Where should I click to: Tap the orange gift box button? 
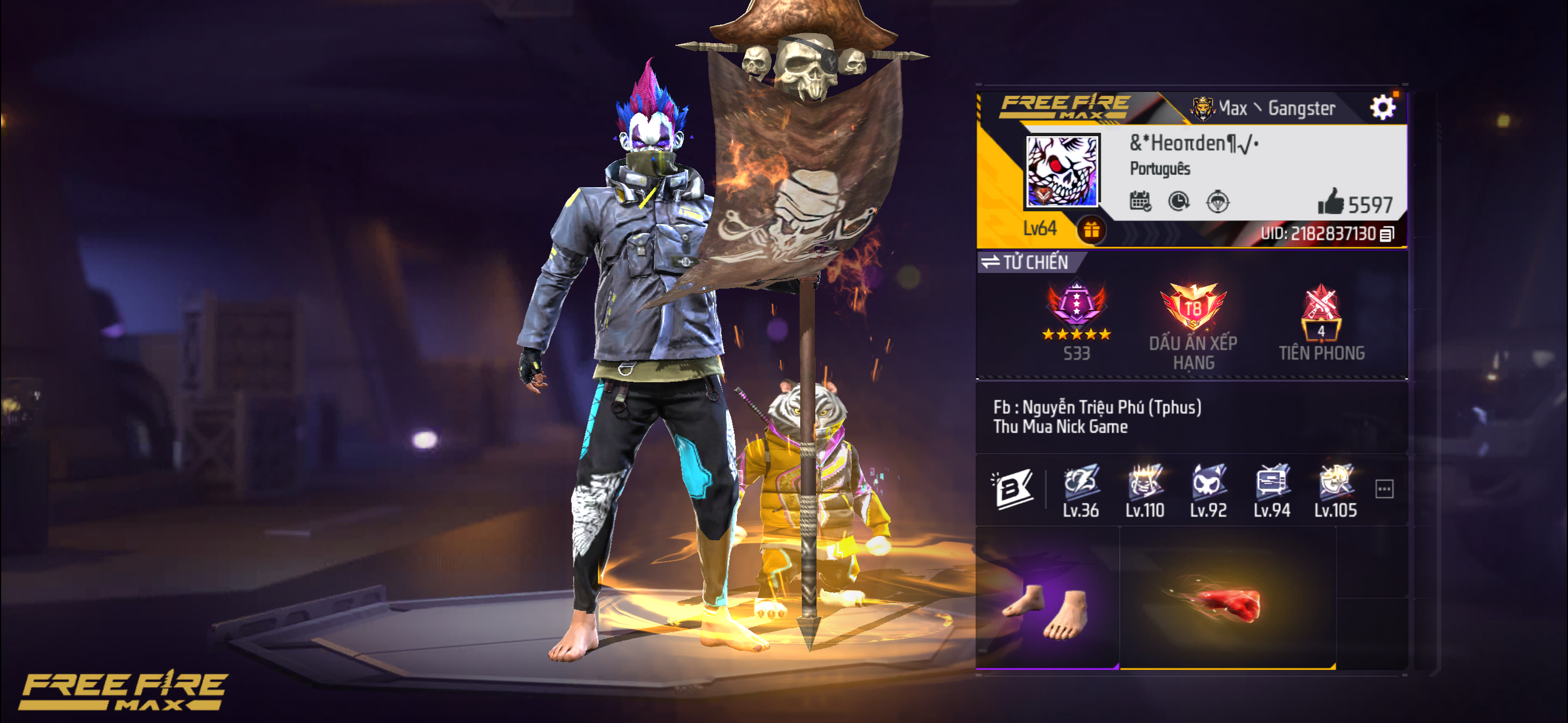(1091, 230)
